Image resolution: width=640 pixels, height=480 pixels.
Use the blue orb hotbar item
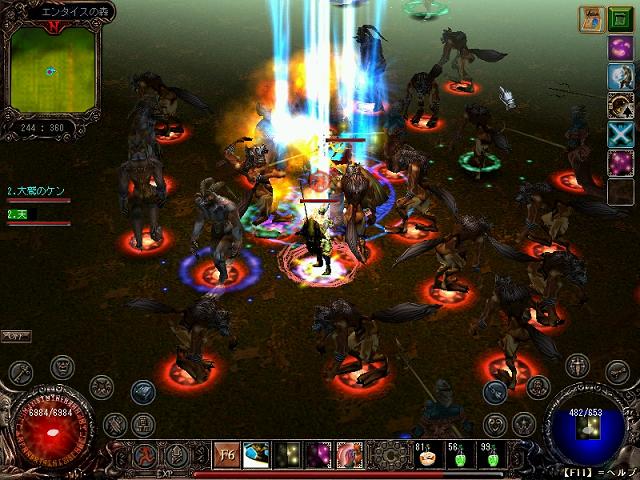pyautogui.click(x=258, y=456)
